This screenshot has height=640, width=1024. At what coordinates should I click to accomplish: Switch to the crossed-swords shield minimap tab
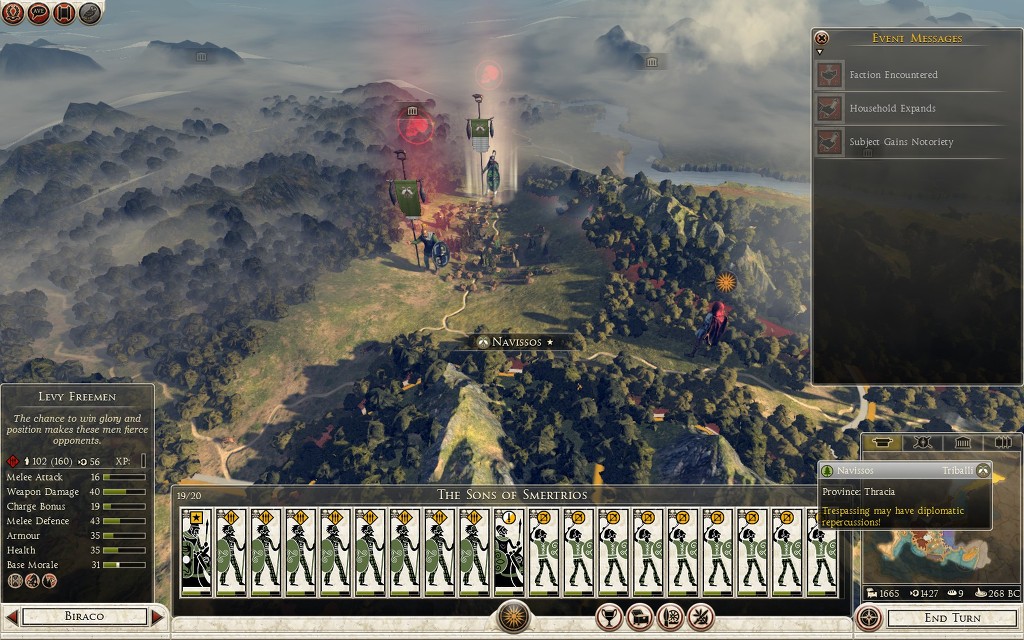(x=922, y=443)
